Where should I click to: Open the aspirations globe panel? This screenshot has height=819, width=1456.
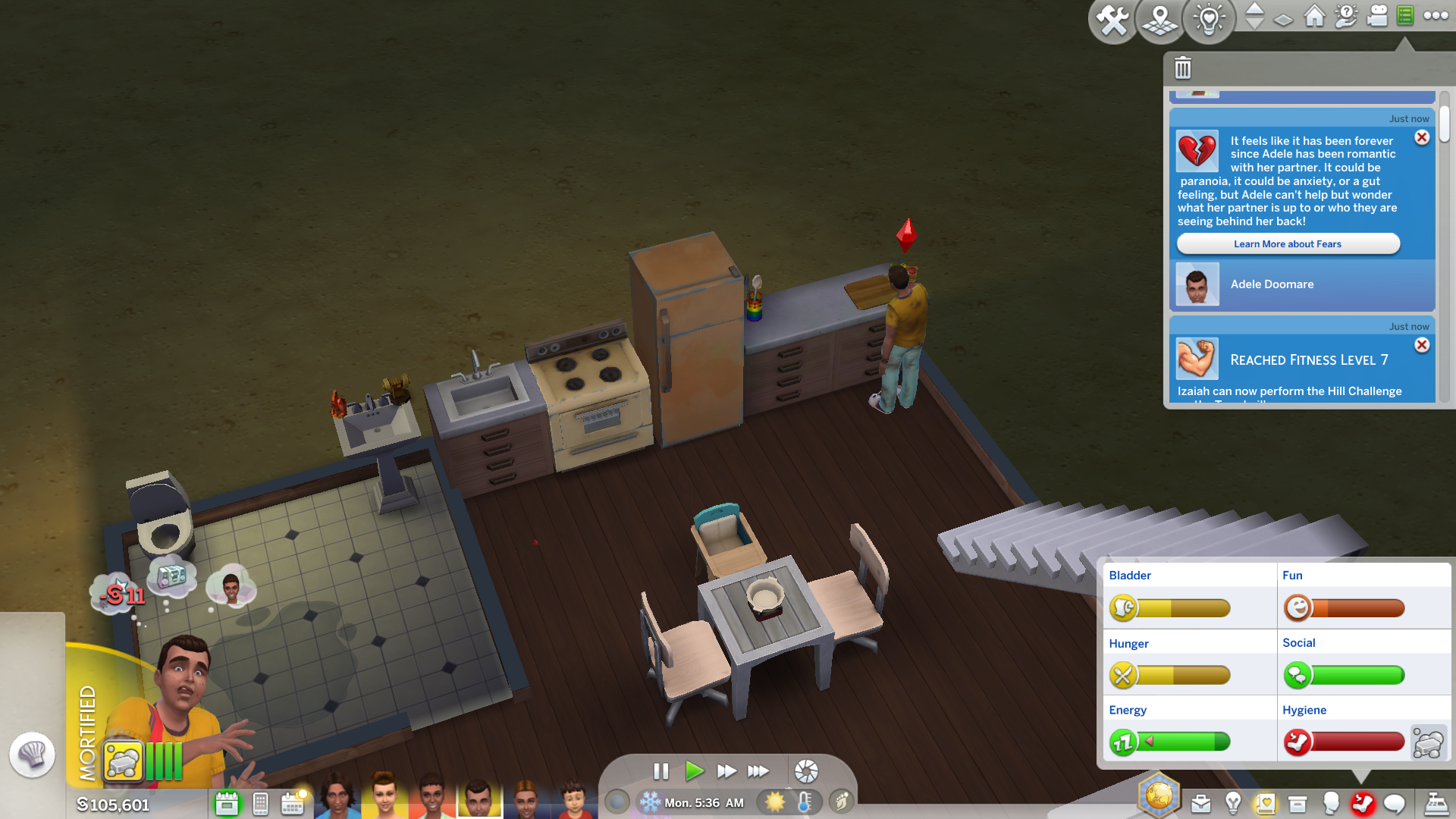1159,796
